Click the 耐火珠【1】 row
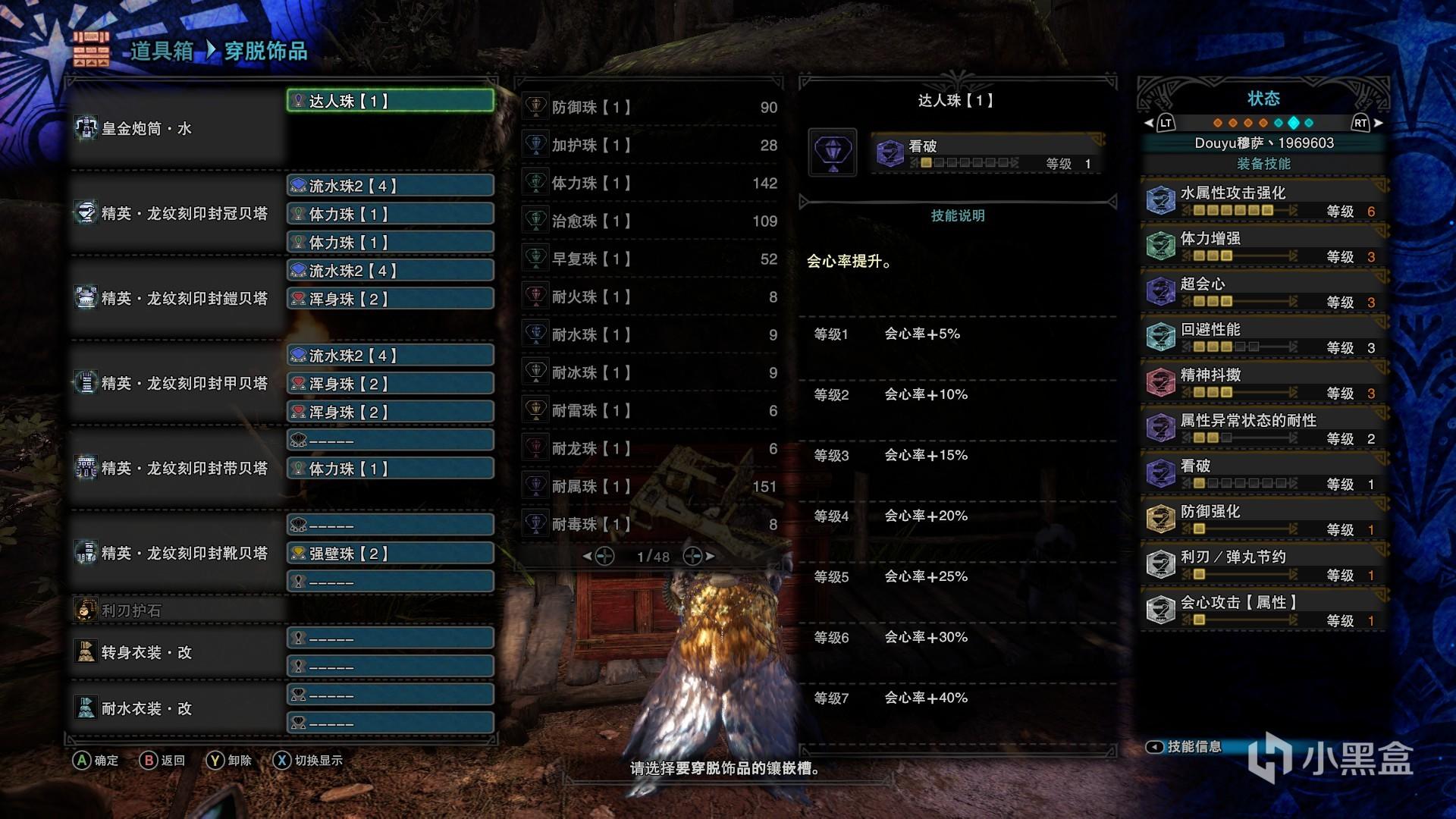Viewport: 1456px width, 819px height. point(651,297)
